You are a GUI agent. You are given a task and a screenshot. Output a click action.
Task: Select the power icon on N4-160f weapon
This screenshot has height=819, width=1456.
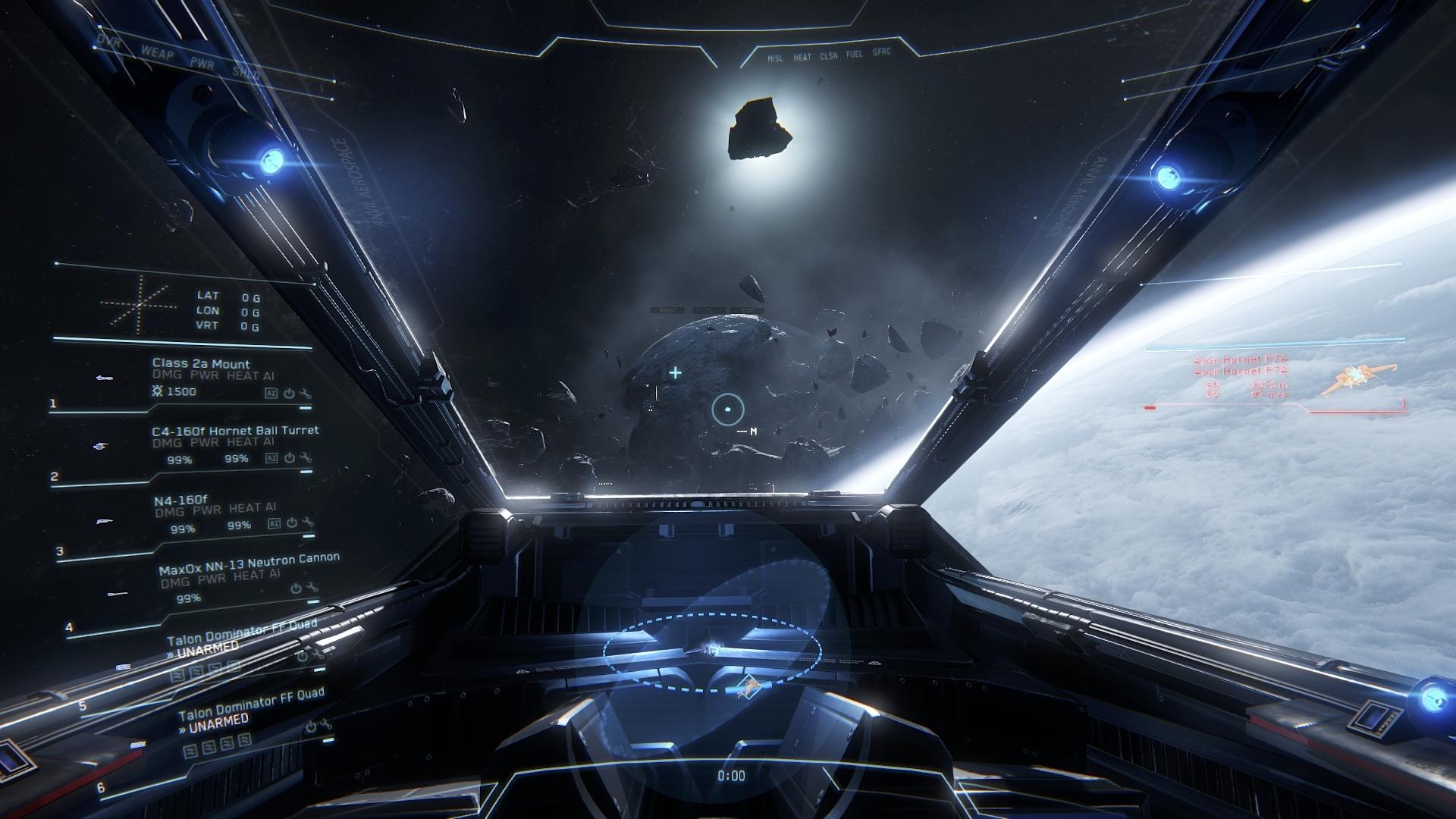[290, 522]
